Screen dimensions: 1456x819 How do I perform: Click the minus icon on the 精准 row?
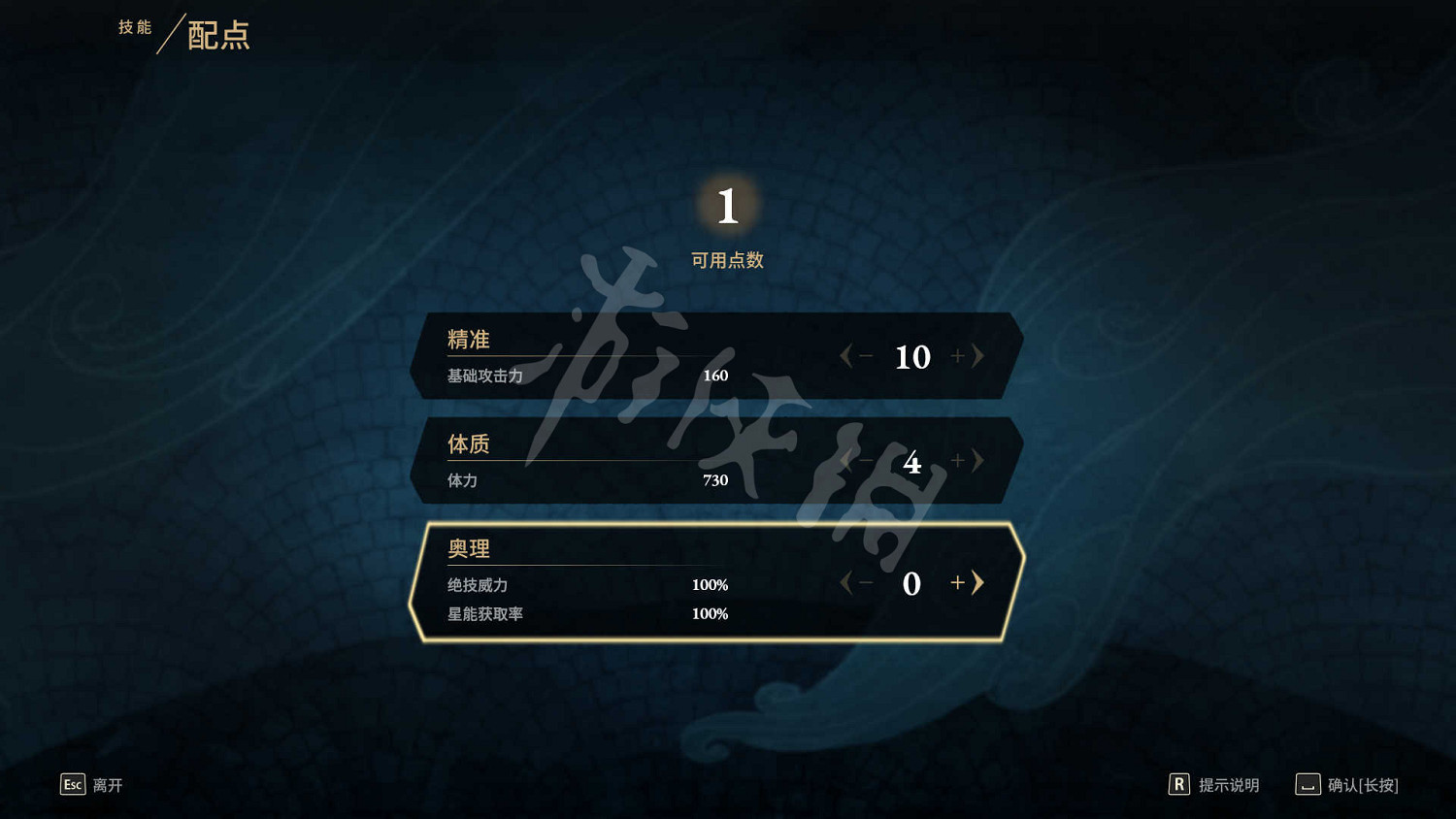[x=865, y=356]
